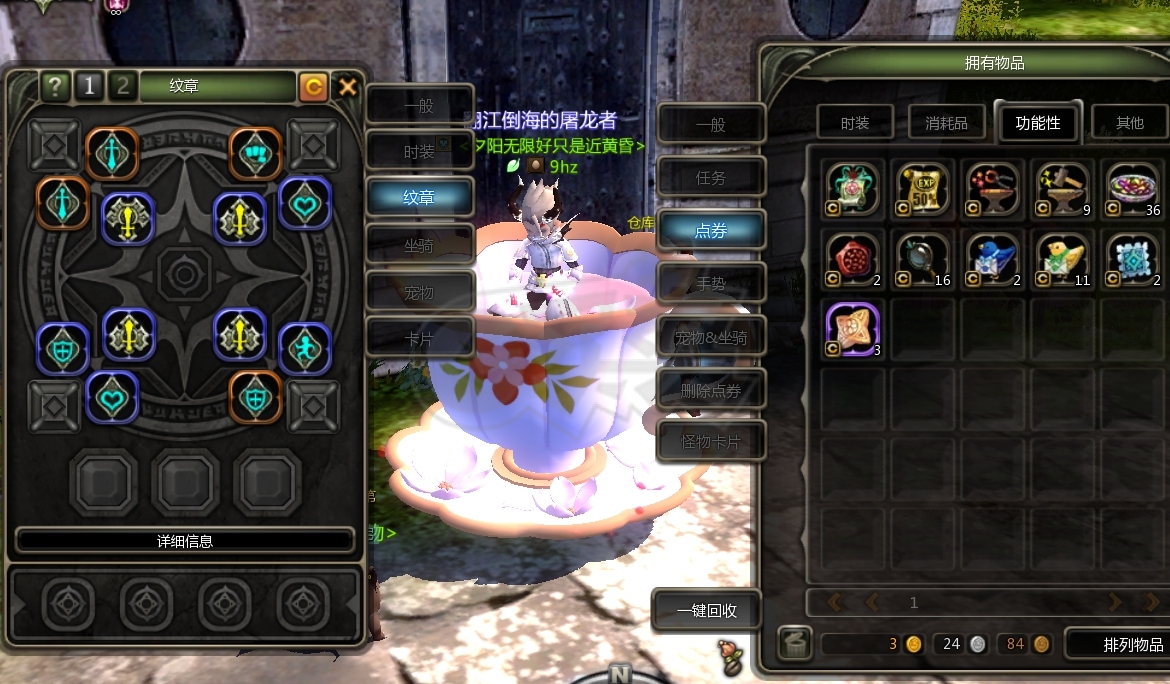1170x684 pixels.
Task: Open the question mark help button
Action: (55, 87)
